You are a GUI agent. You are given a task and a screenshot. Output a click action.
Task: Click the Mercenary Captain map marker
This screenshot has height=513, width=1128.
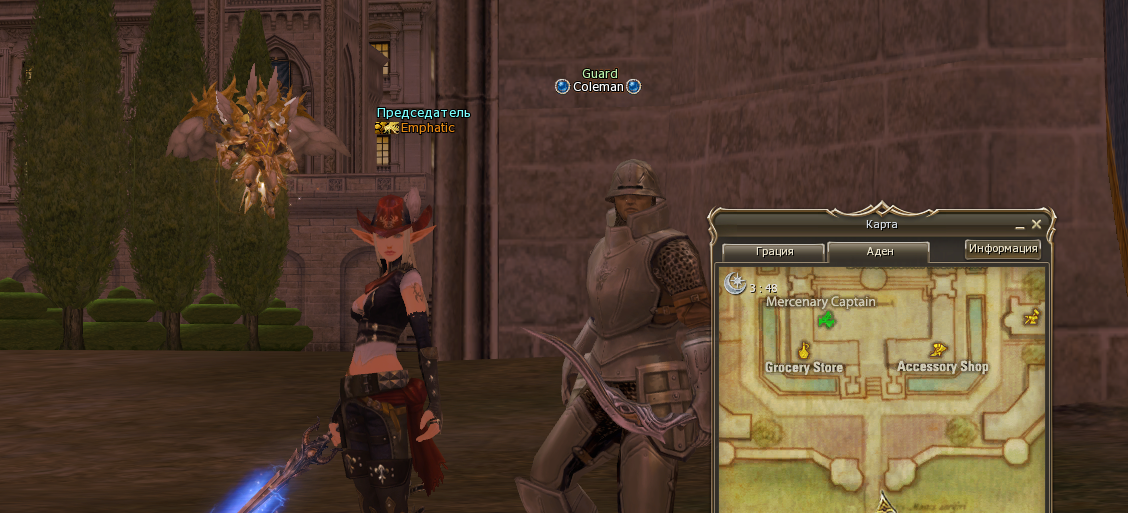[x=826, y=320]
